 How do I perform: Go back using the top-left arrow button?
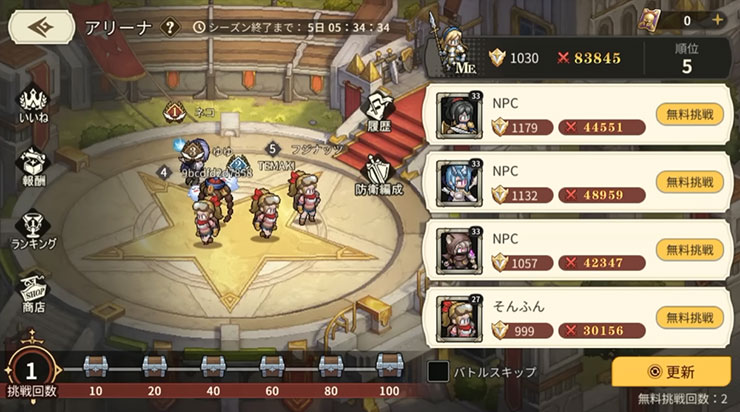click(41, 26)
